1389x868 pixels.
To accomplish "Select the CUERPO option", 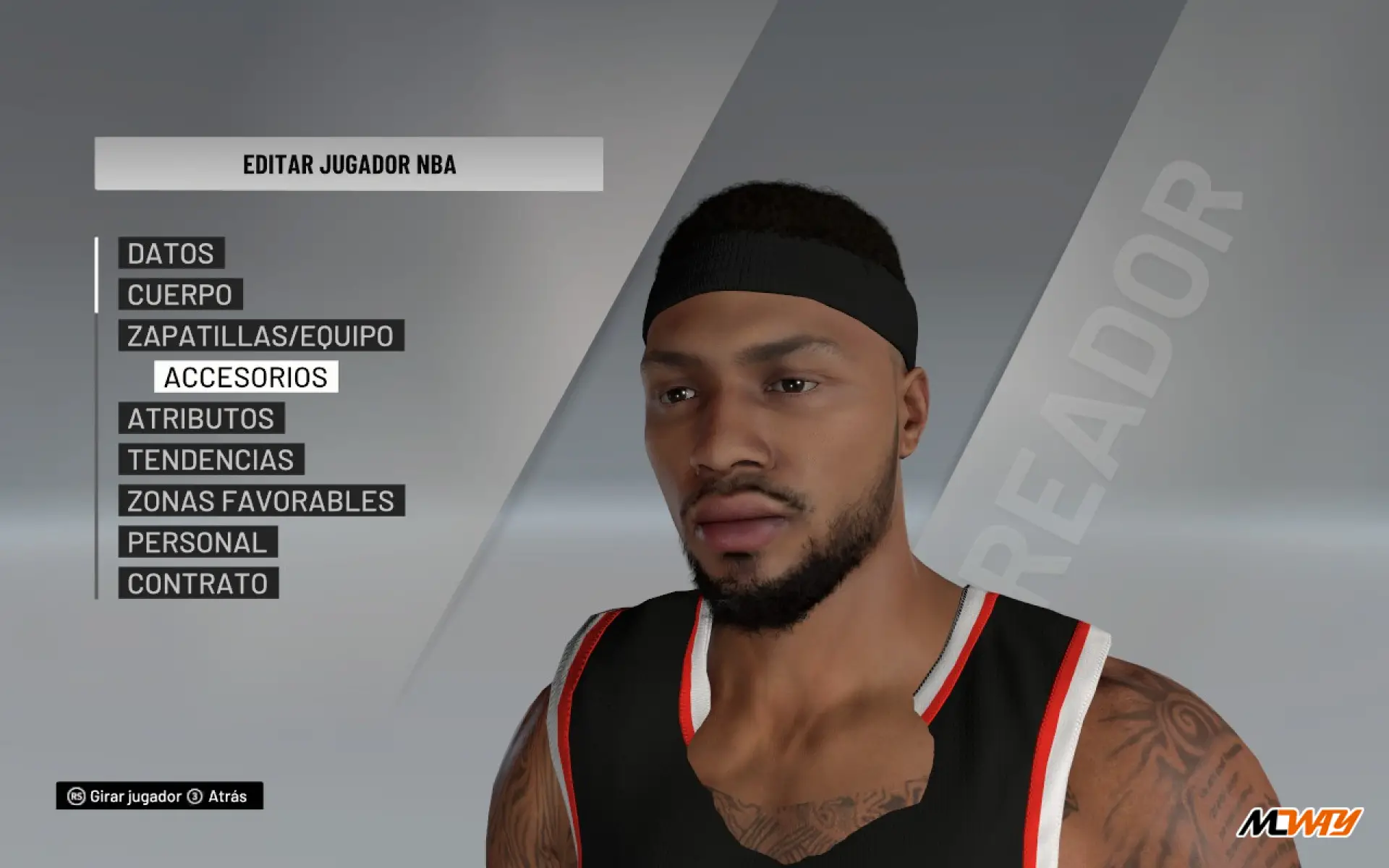I will (180, 294).
